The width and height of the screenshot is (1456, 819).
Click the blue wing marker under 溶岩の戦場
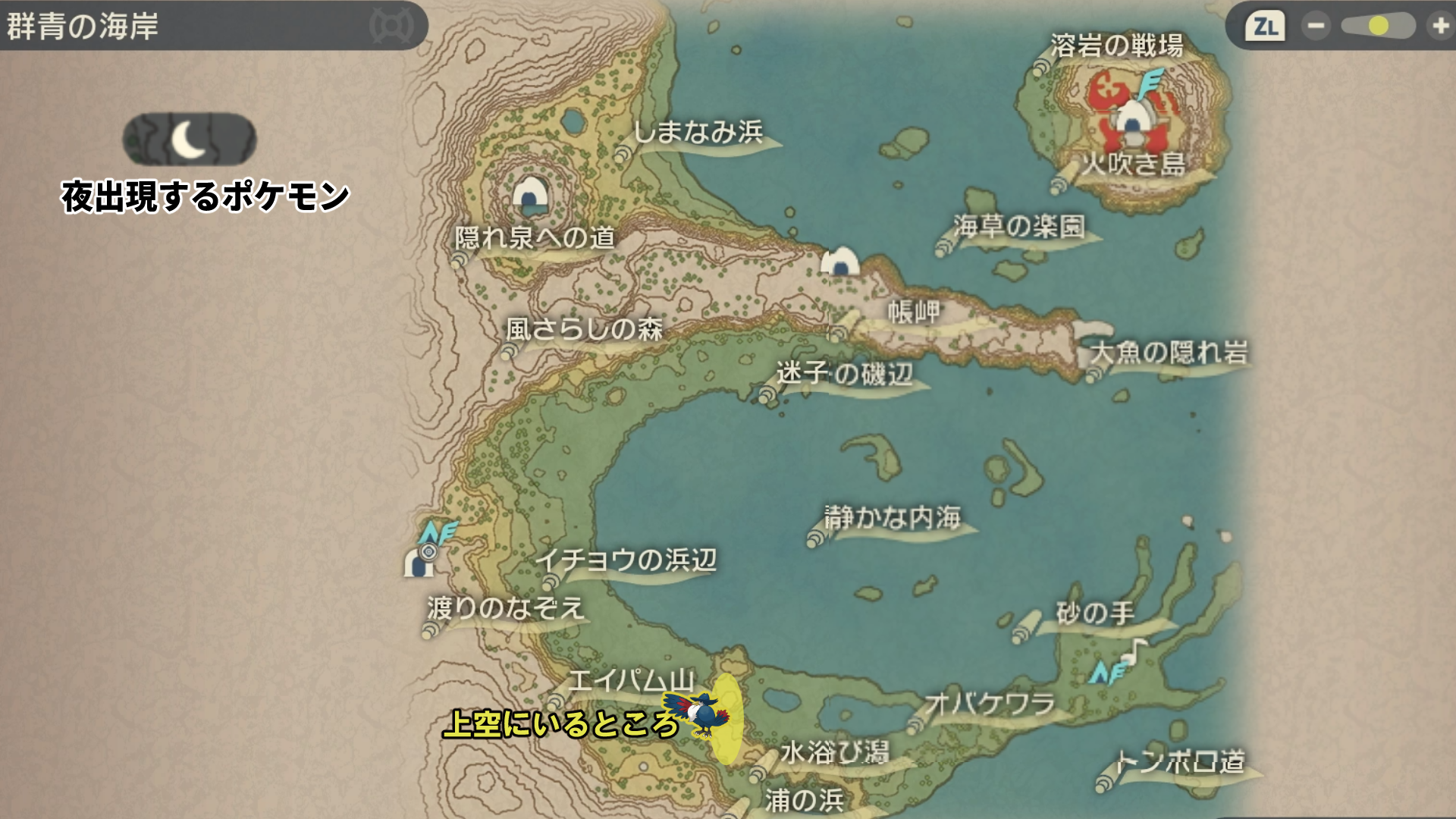1151,83
